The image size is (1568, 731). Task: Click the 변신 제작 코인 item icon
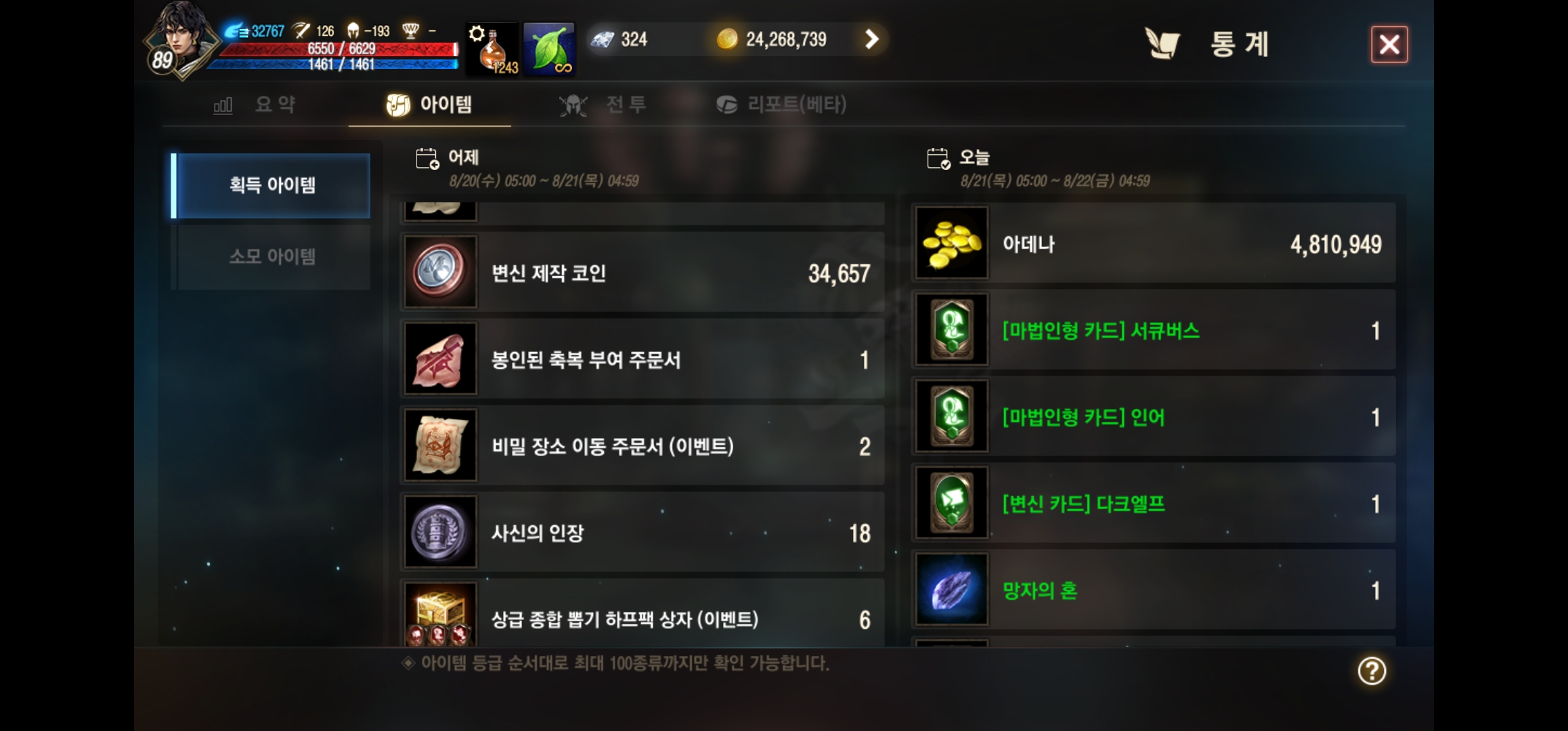coord(439,271)
